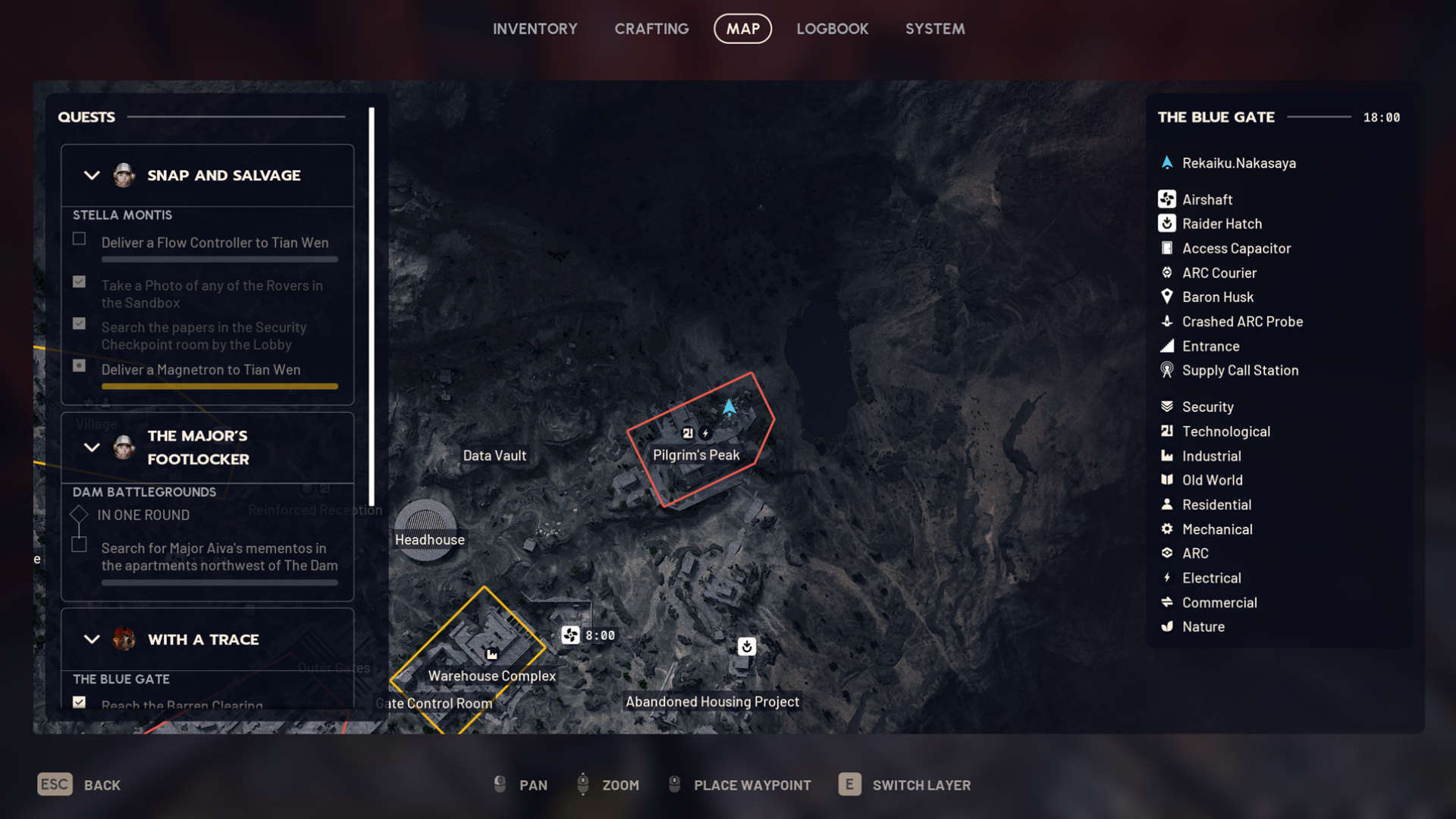The image size is (1456, 819).
Task: Open the Crafting tab
Action: tap(651, 29)
